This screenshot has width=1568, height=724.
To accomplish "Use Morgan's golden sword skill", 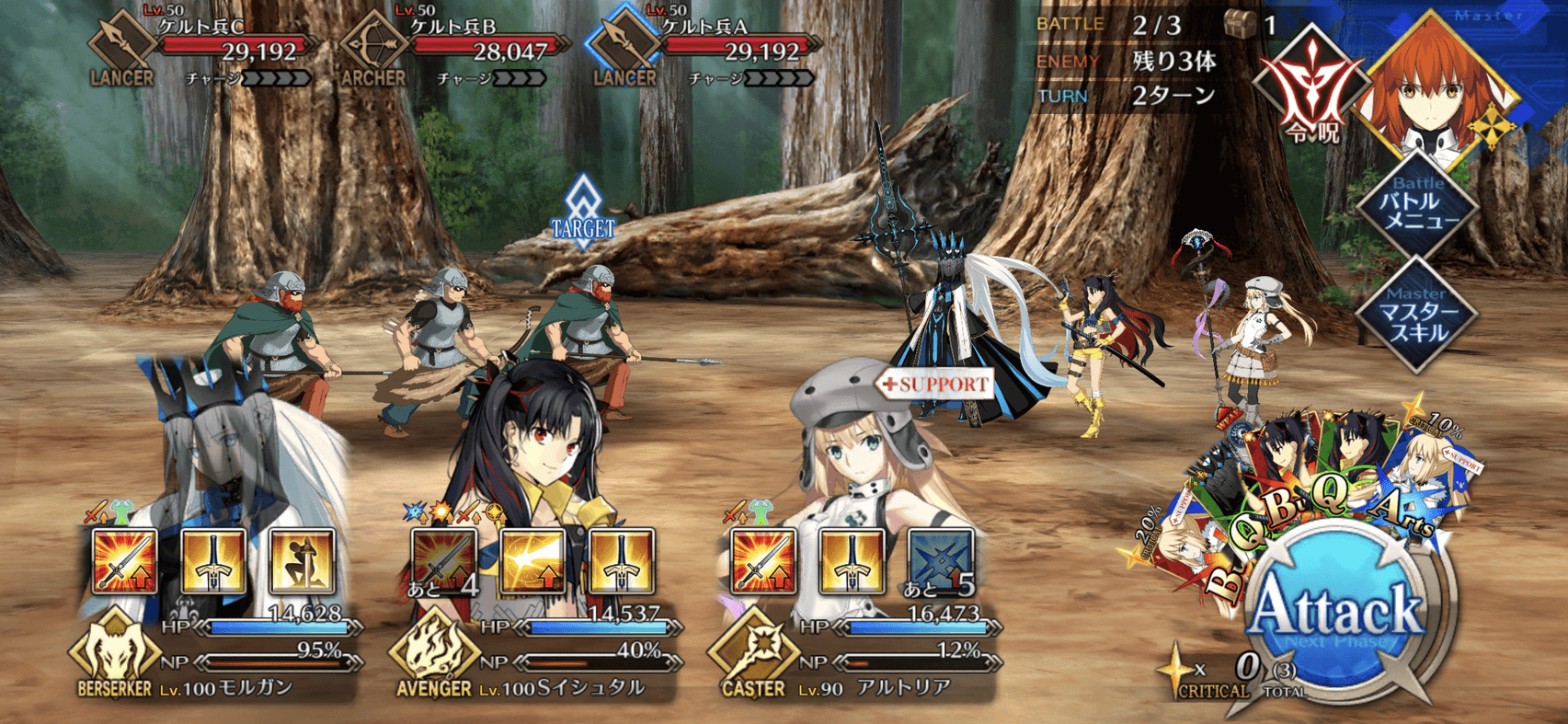I will click(213, 561).
